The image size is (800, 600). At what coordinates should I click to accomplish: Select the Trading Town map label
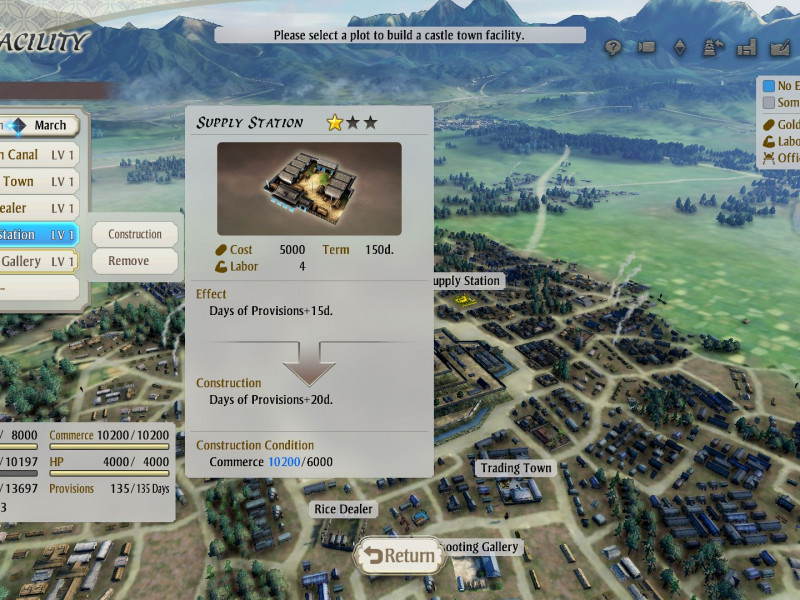click(515, 468)
